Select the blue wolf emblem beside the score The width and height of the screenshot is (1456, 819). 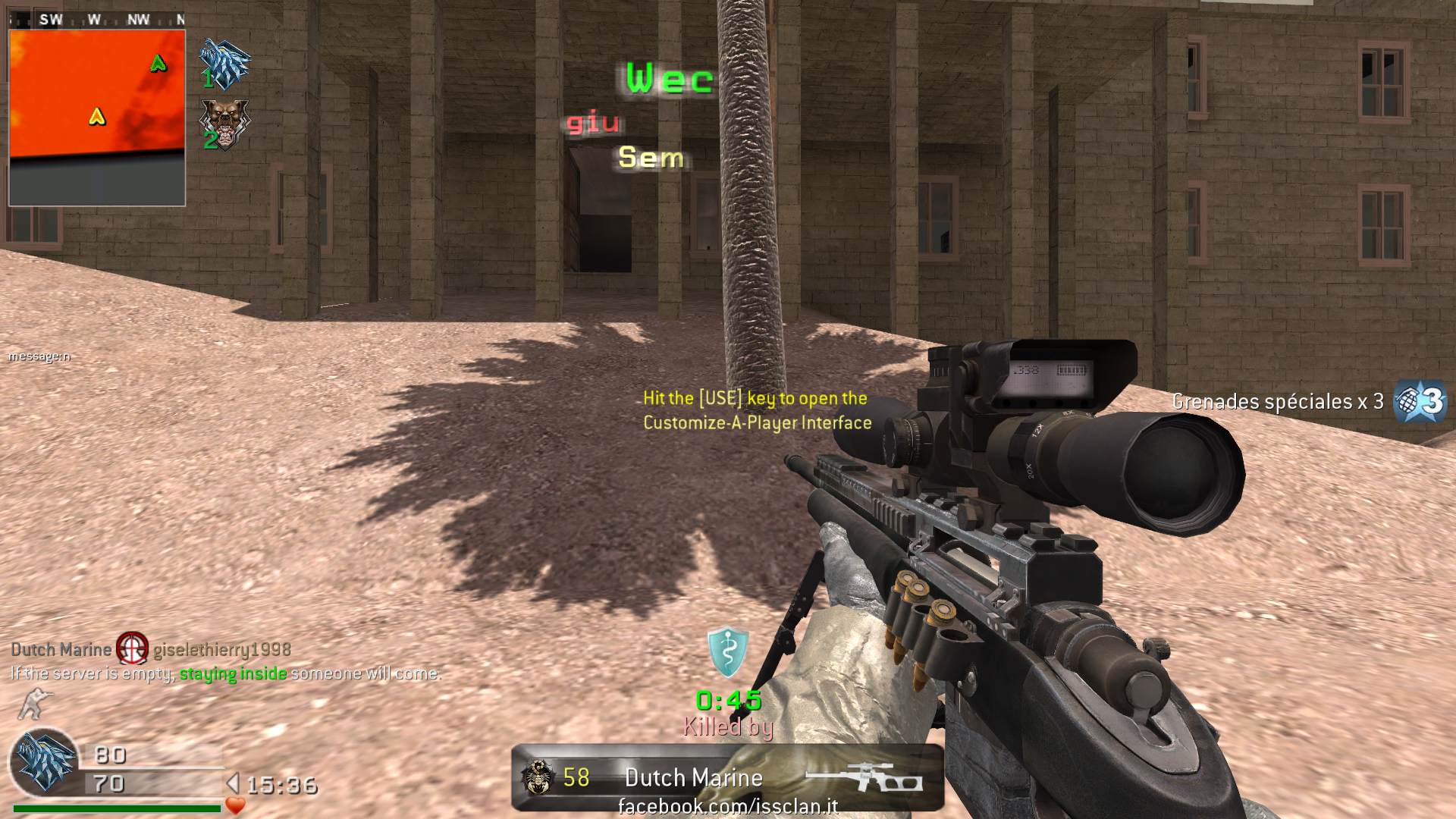pyautogui.click(x=45, y=761)
